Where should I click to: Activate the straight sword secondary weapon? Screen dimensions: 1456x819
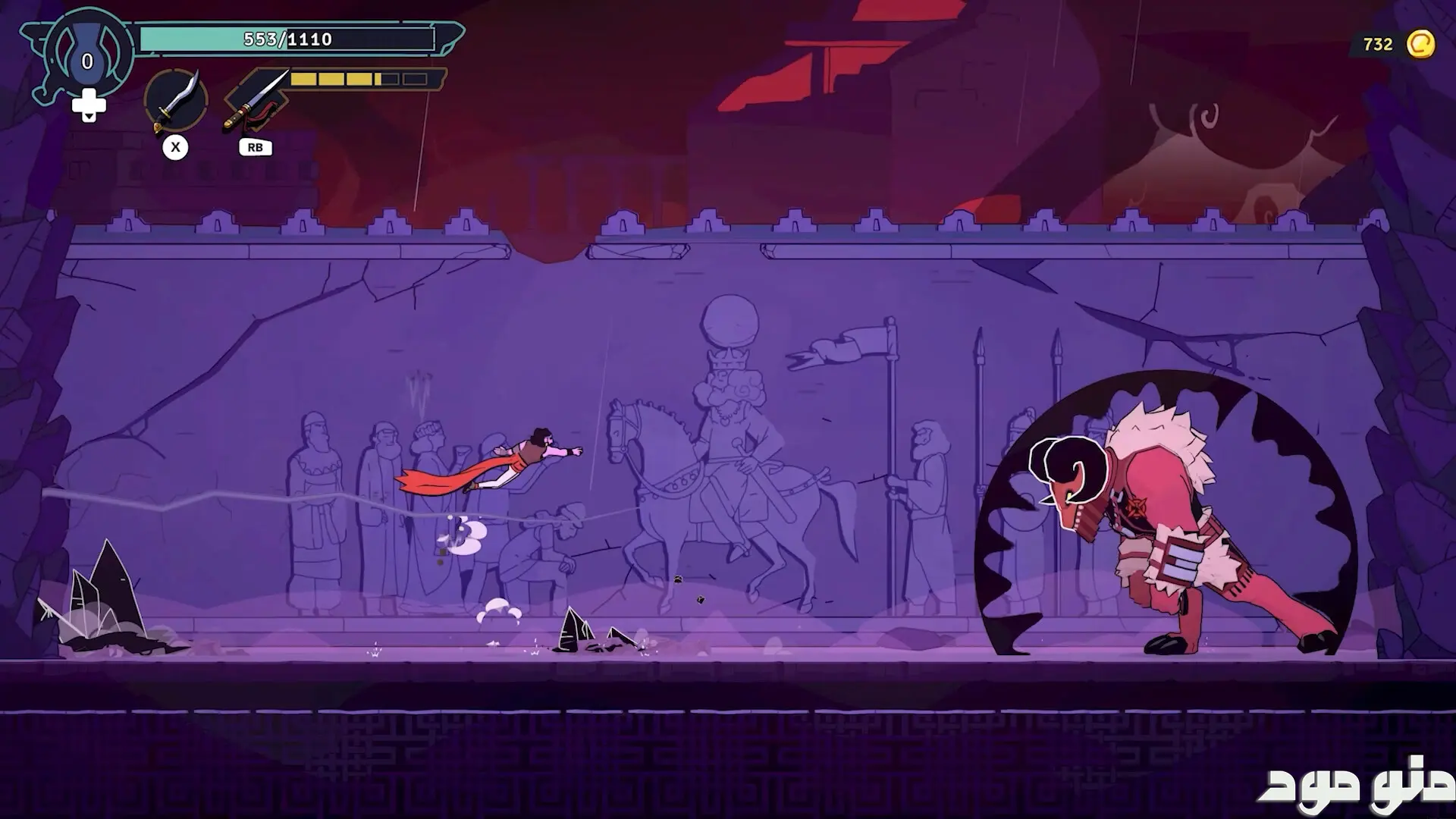tap(256, 100)
